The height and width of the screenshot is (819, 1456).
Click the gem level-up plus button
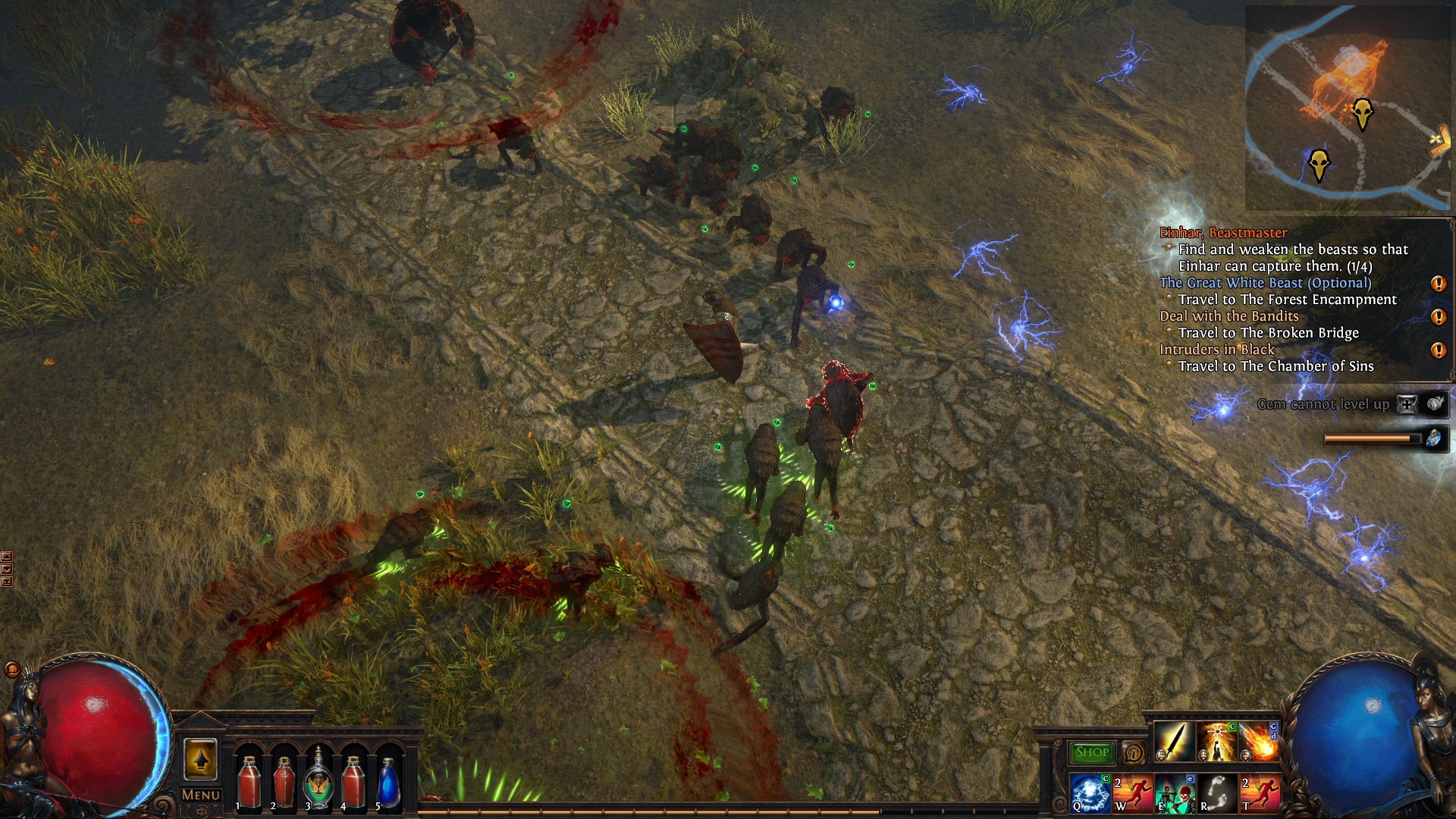(1407, 404)
